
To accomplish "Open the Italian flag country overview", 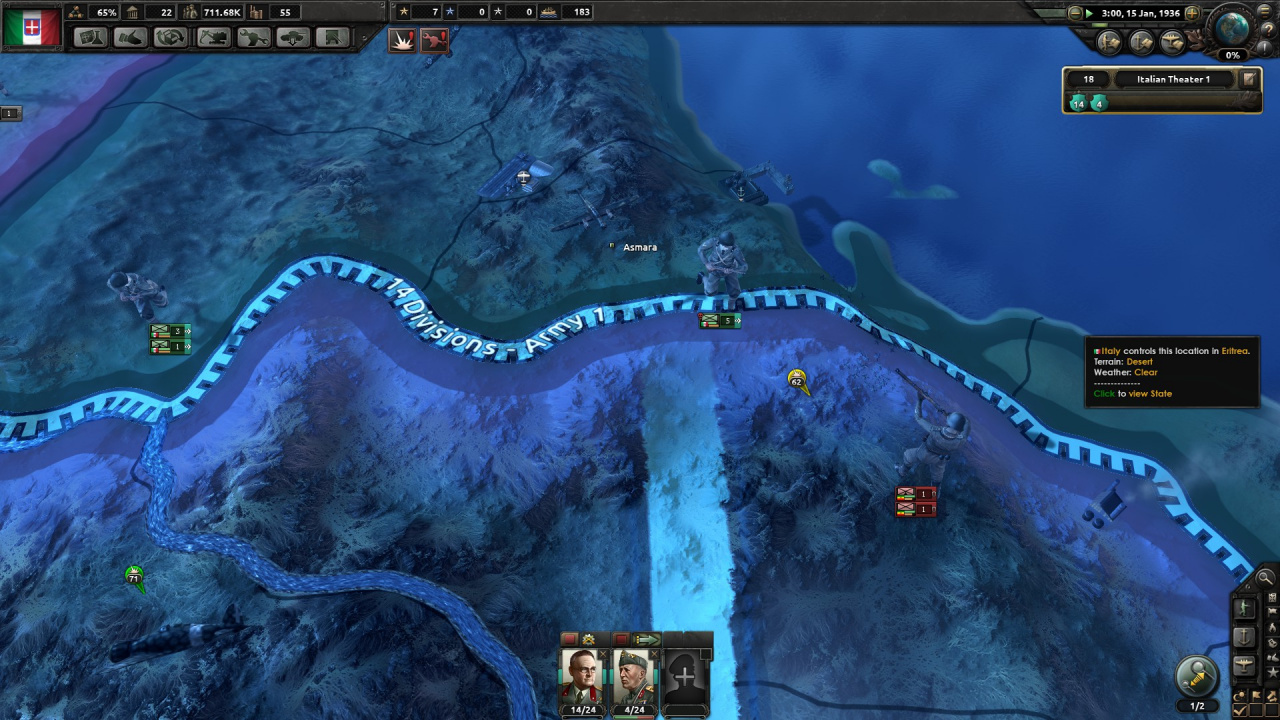I will 32,27.
